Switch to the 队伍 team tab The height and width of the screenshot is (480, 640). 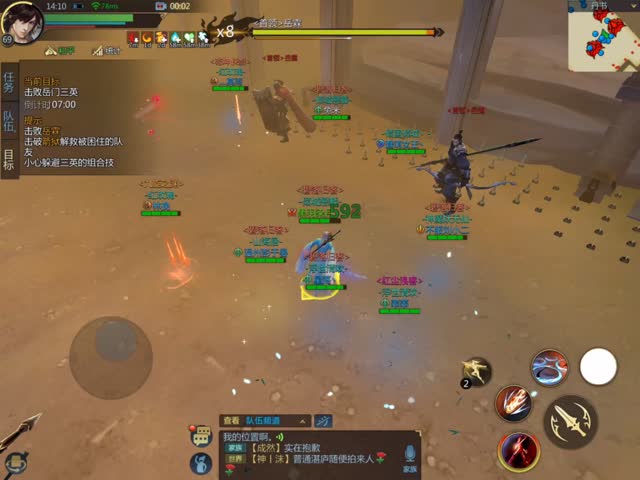tap(9, 121)
